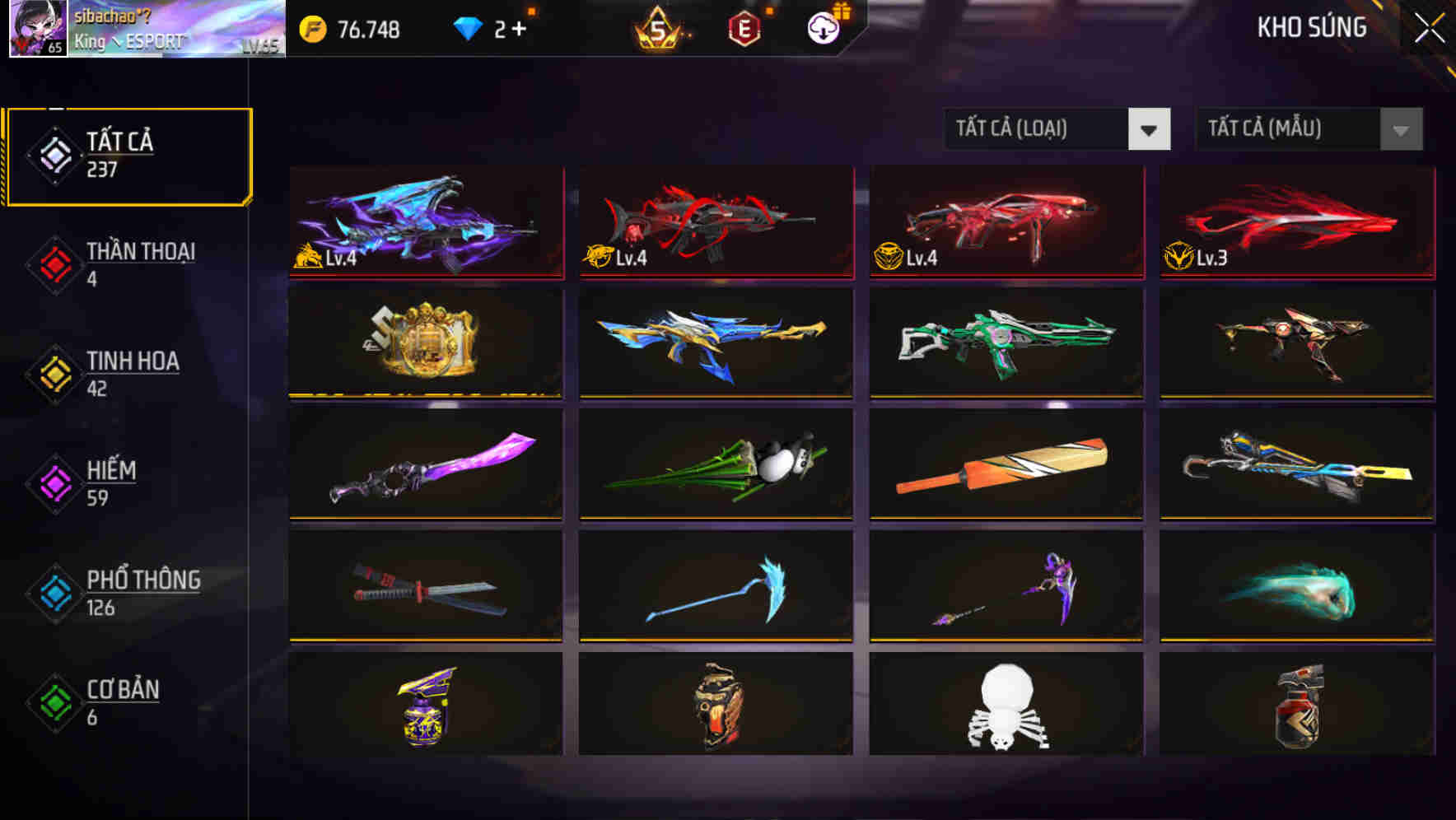
Task: Open the KHO SÚNG title menu
Action: pos(1311,27)
